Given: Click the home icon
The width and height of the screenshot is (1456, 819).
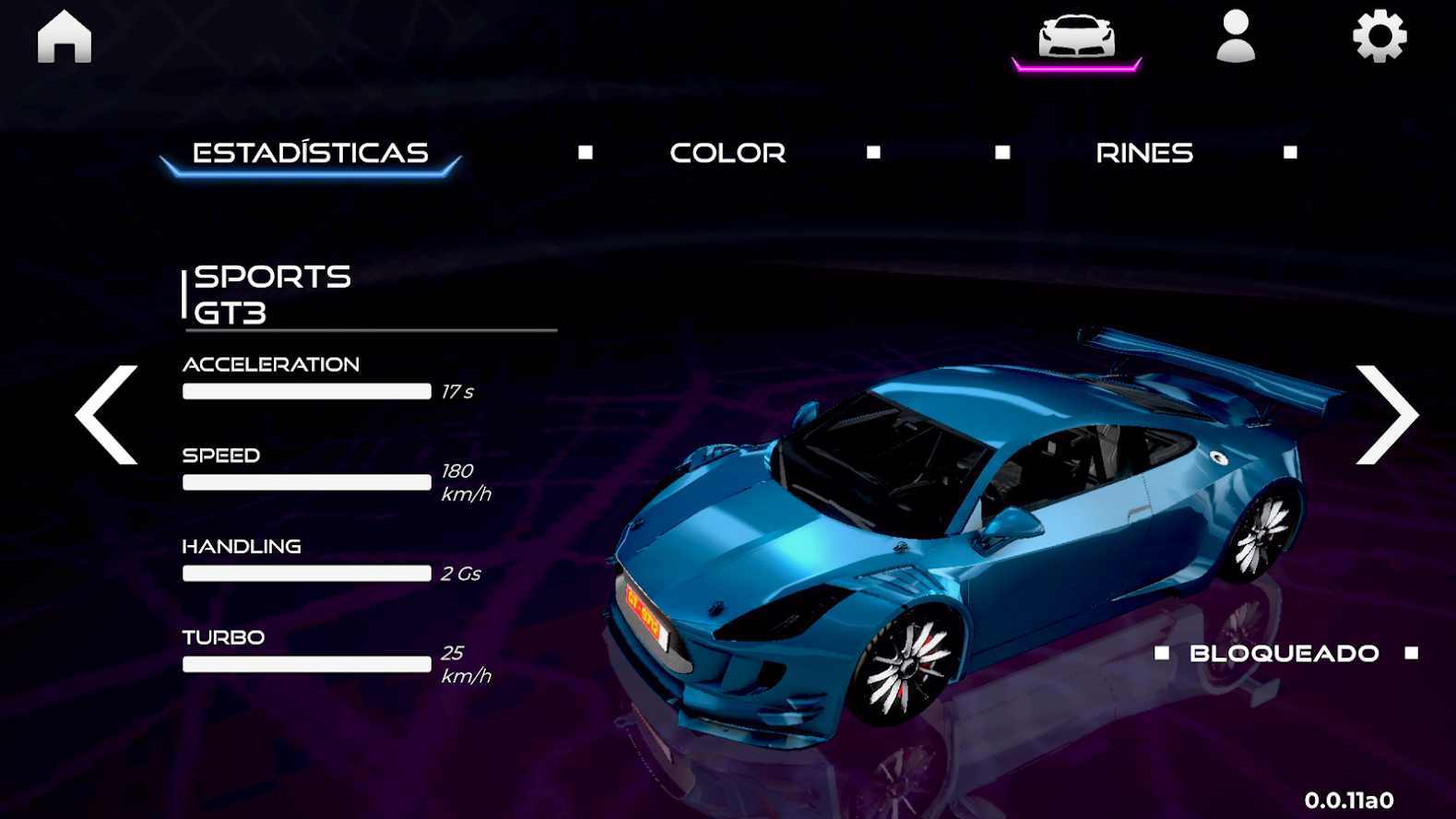Looking at the screenshot, I should click(63, 37).
